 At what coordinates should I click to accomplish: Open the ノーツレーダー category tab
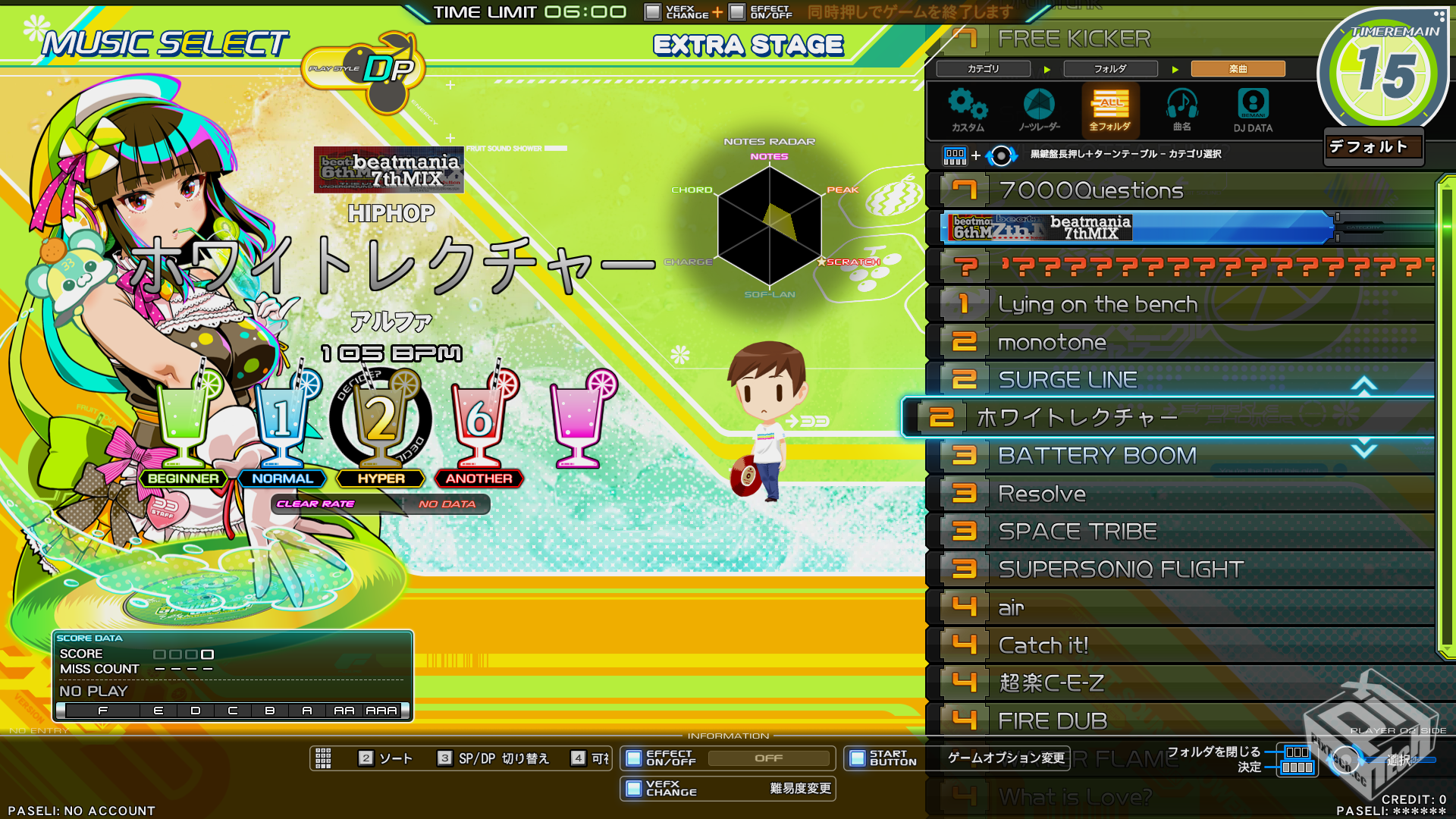[1039, 111]
